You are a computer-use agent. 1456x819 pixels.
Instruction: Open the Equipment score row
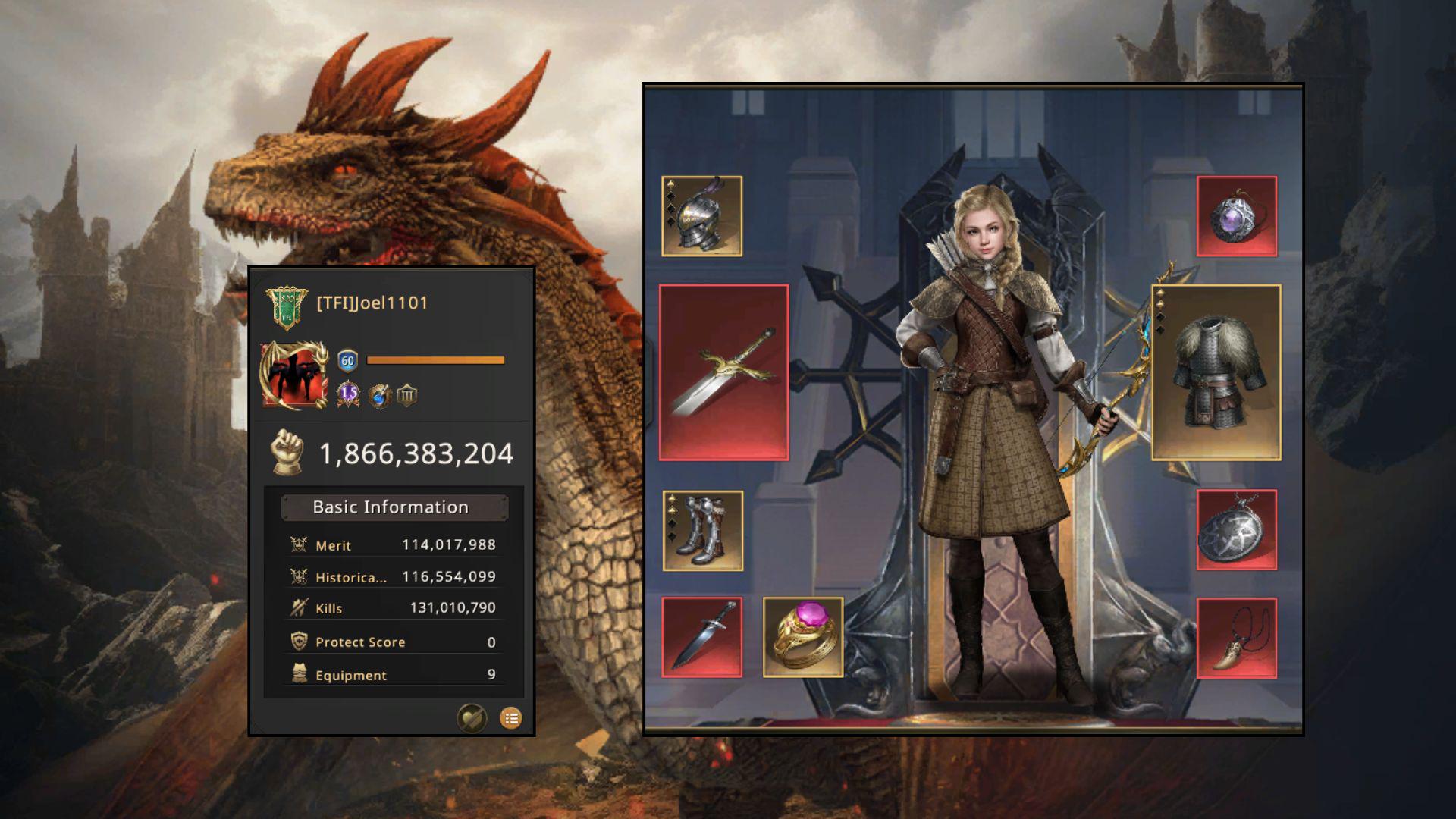394,674
